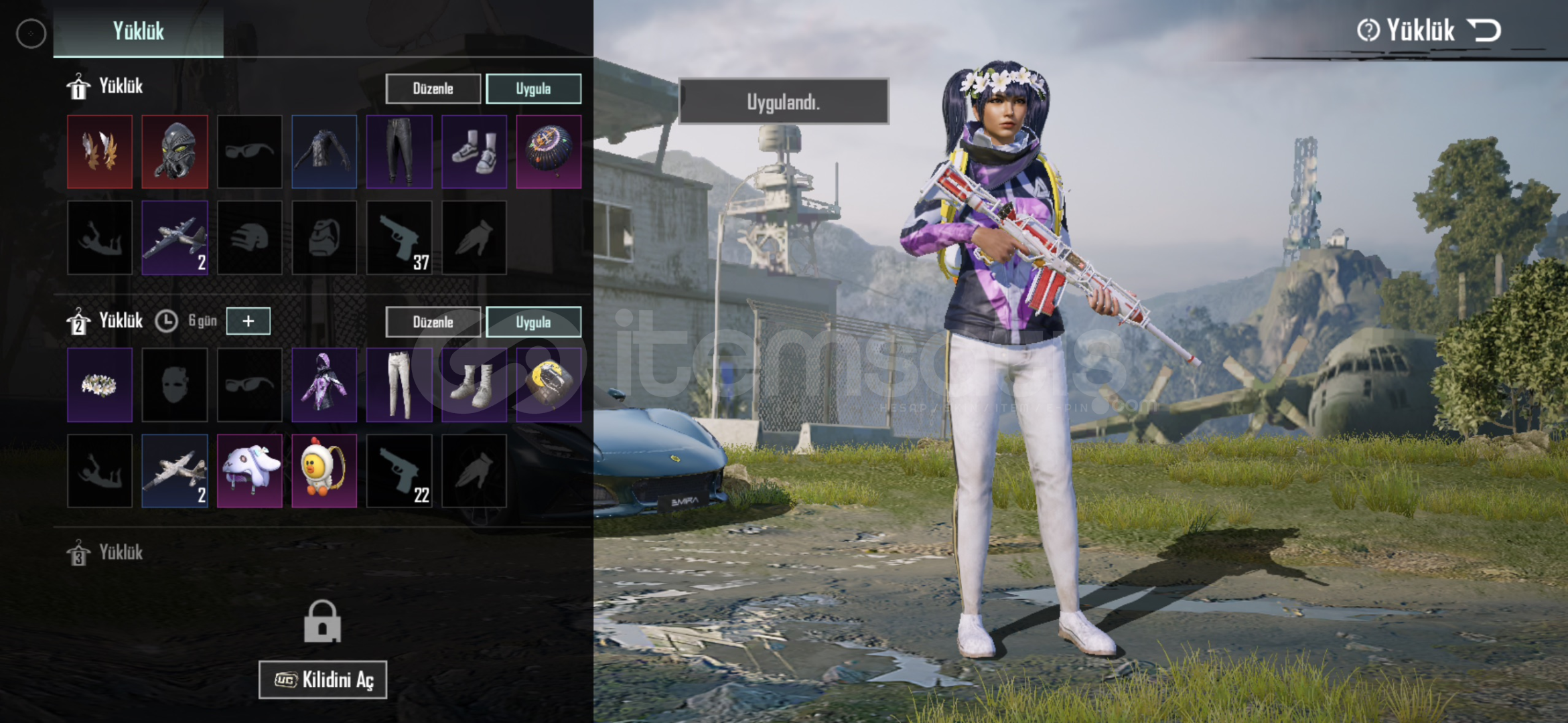Screen dimensions: 1568x723
Task: Go back using the return arrow
Action: pyautogui.click(x=1484, y=31)
